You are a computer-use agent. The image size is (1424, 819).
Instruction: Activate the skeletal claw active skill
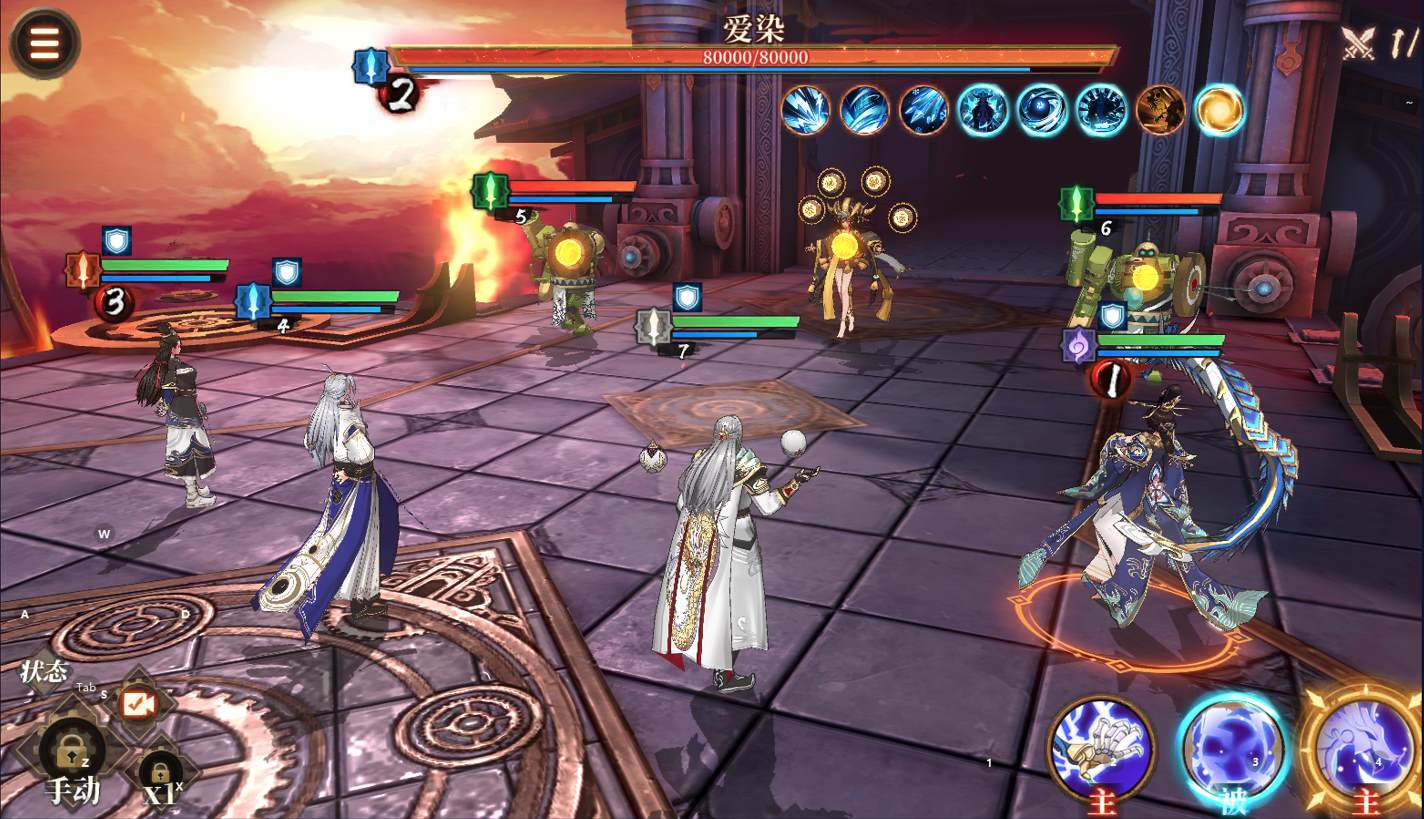[1101, 747]
